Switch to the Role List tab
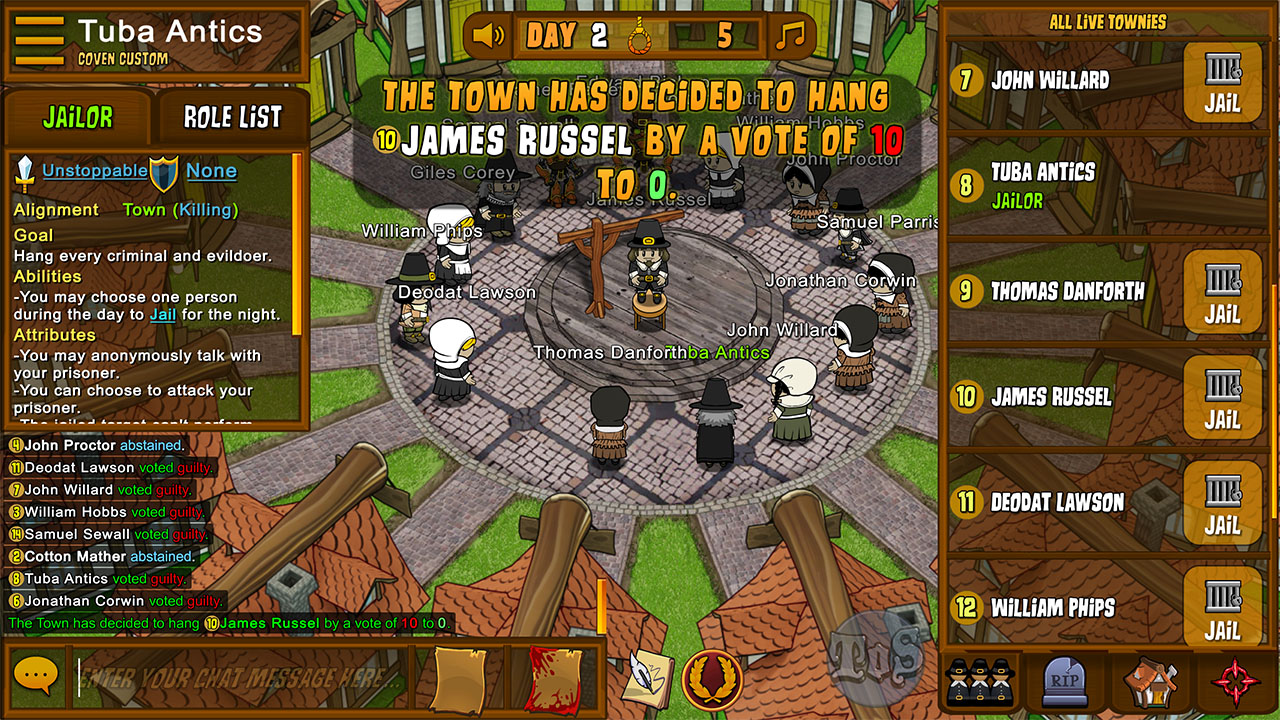Image resolution: width=1280 pixels, height=720 pixels. point(232,118)
